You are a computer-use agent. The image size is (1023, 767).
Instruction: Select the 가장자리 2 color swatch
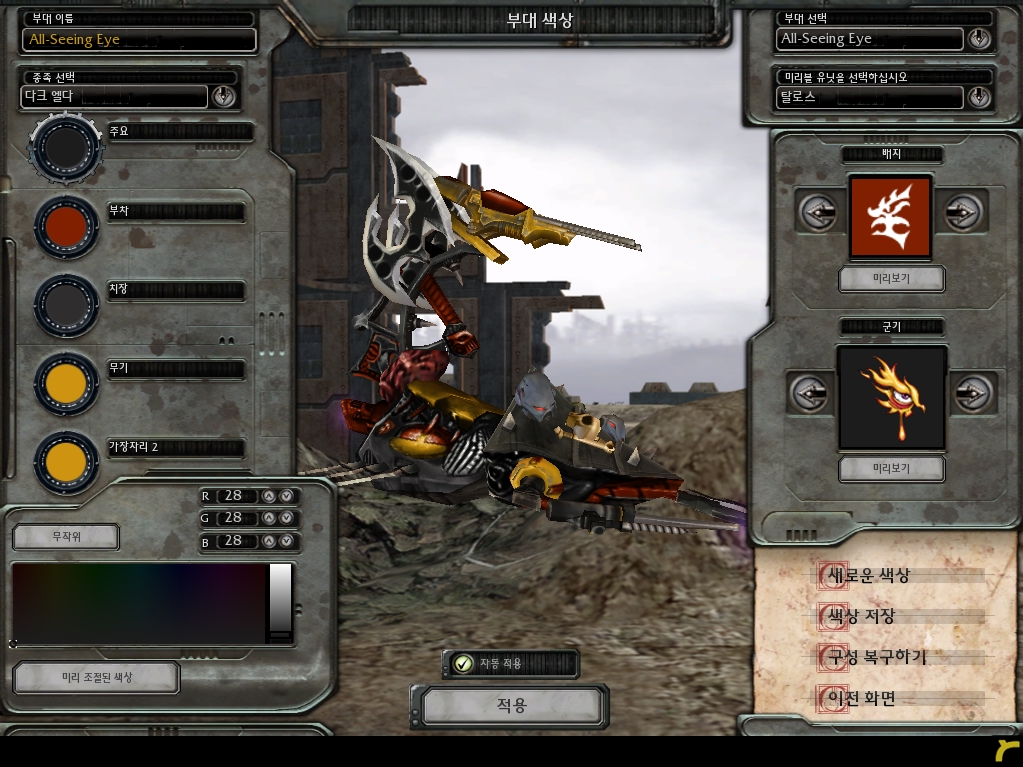click(66, 461)
